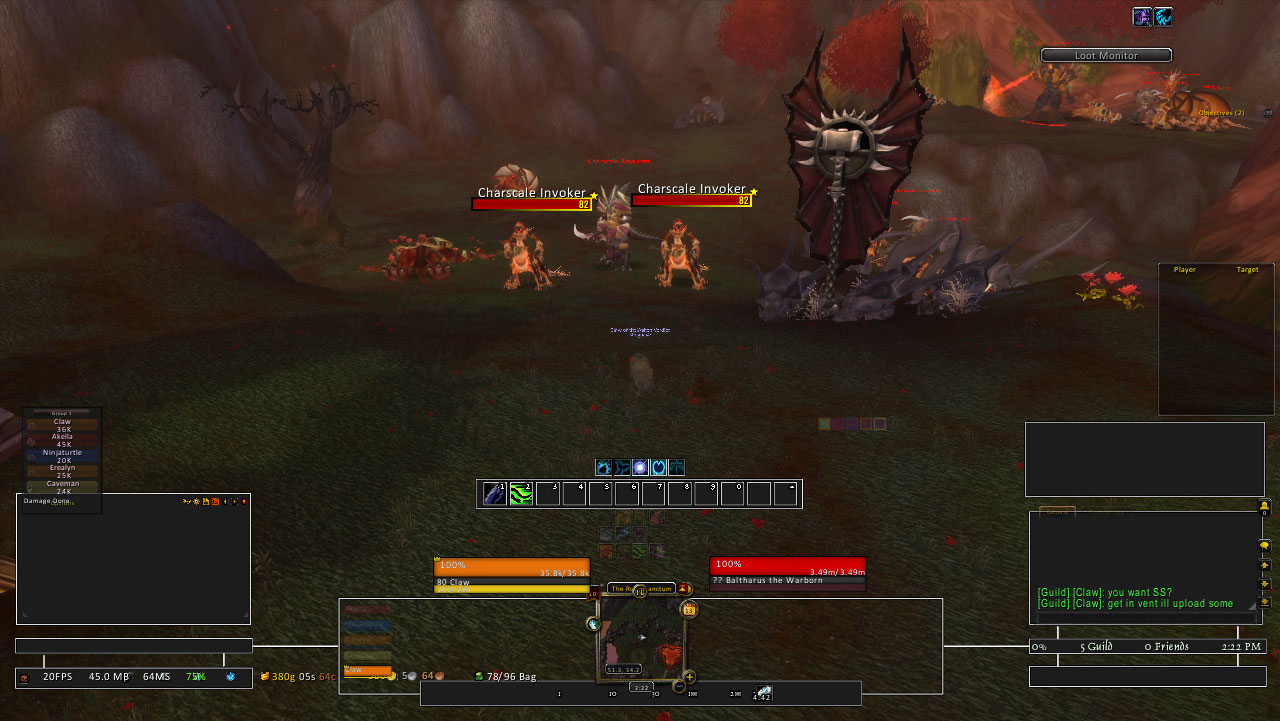Image resolution: width=1280 pixels, height=721 pixels.
Task: Toggle the tracking icon beside the minimap
Action: (593, 624)
